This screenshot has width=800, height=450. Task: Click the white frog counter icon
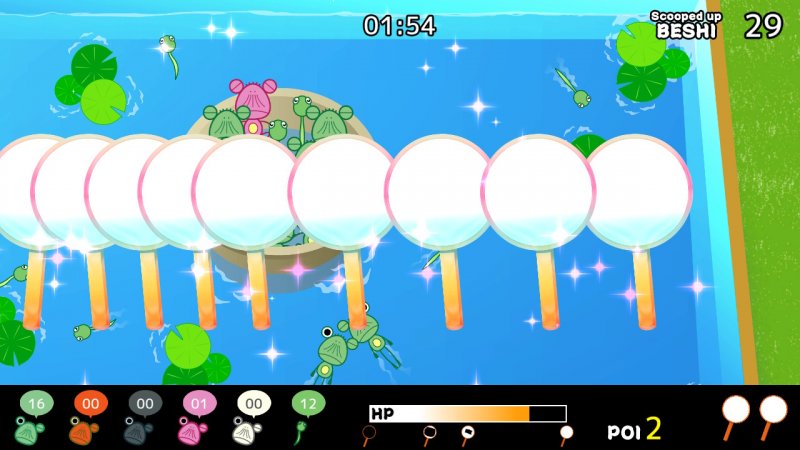[x=253, y=416]
